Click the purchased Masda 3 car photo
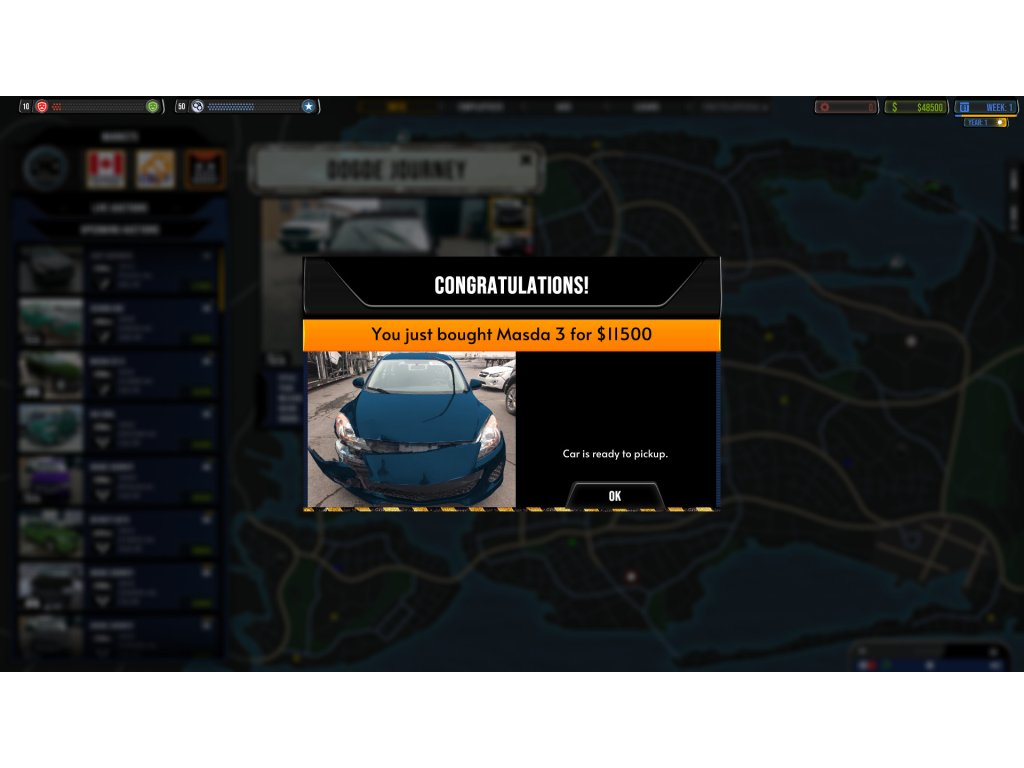This screenshot has width=1024, height=768. point(411,429)
